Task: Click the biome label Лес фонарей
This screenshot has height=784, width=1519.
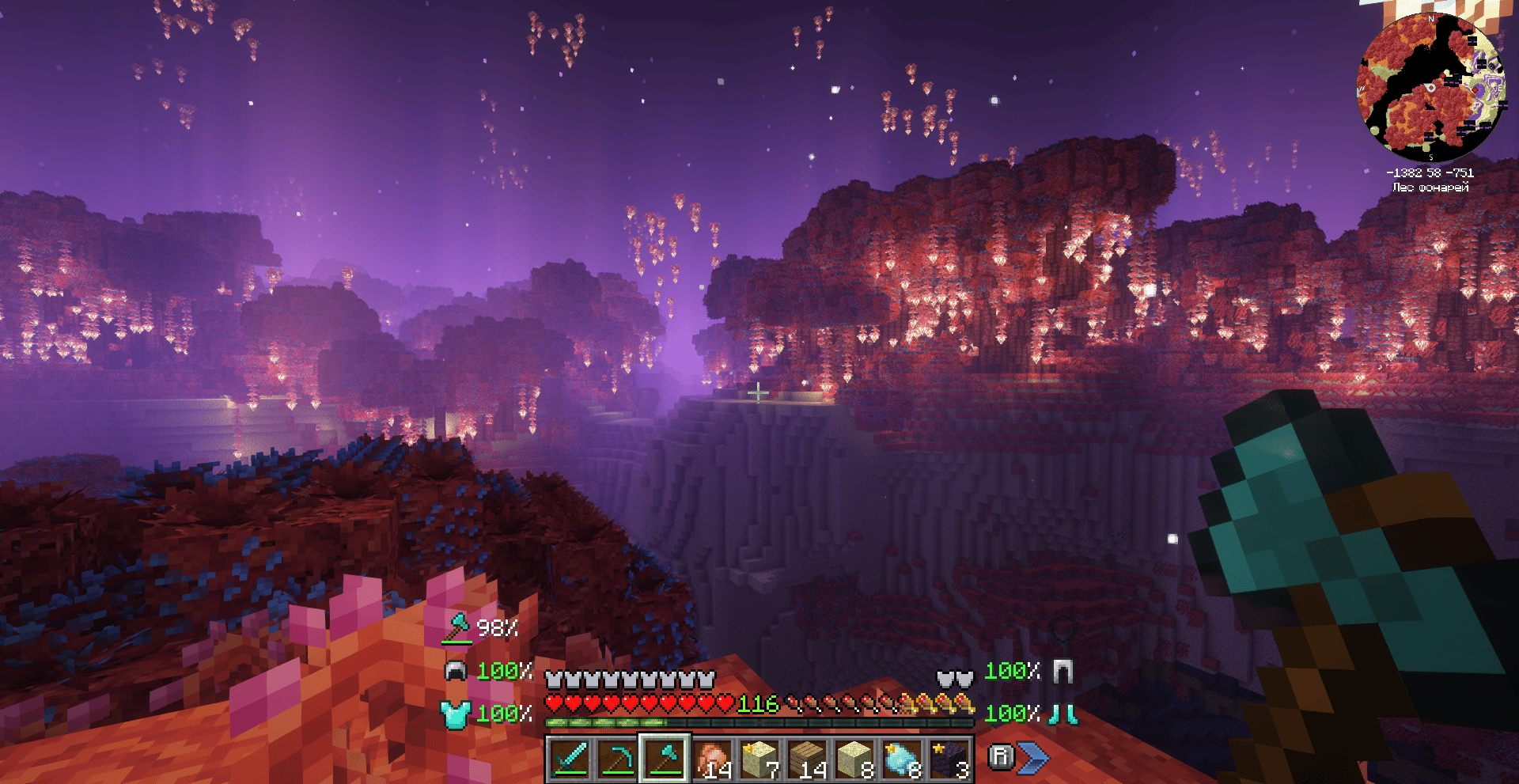Action: (1430, 186)
